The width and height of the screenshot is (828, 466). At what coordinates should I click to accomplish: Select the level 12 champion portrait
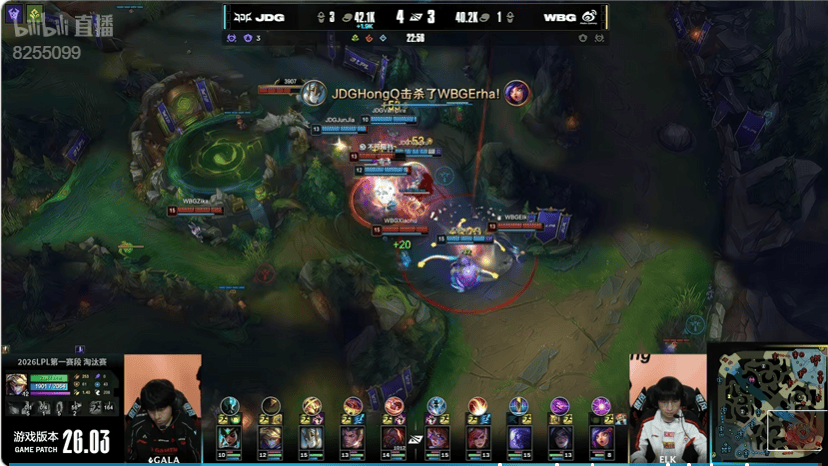click(x=270, y=437)
